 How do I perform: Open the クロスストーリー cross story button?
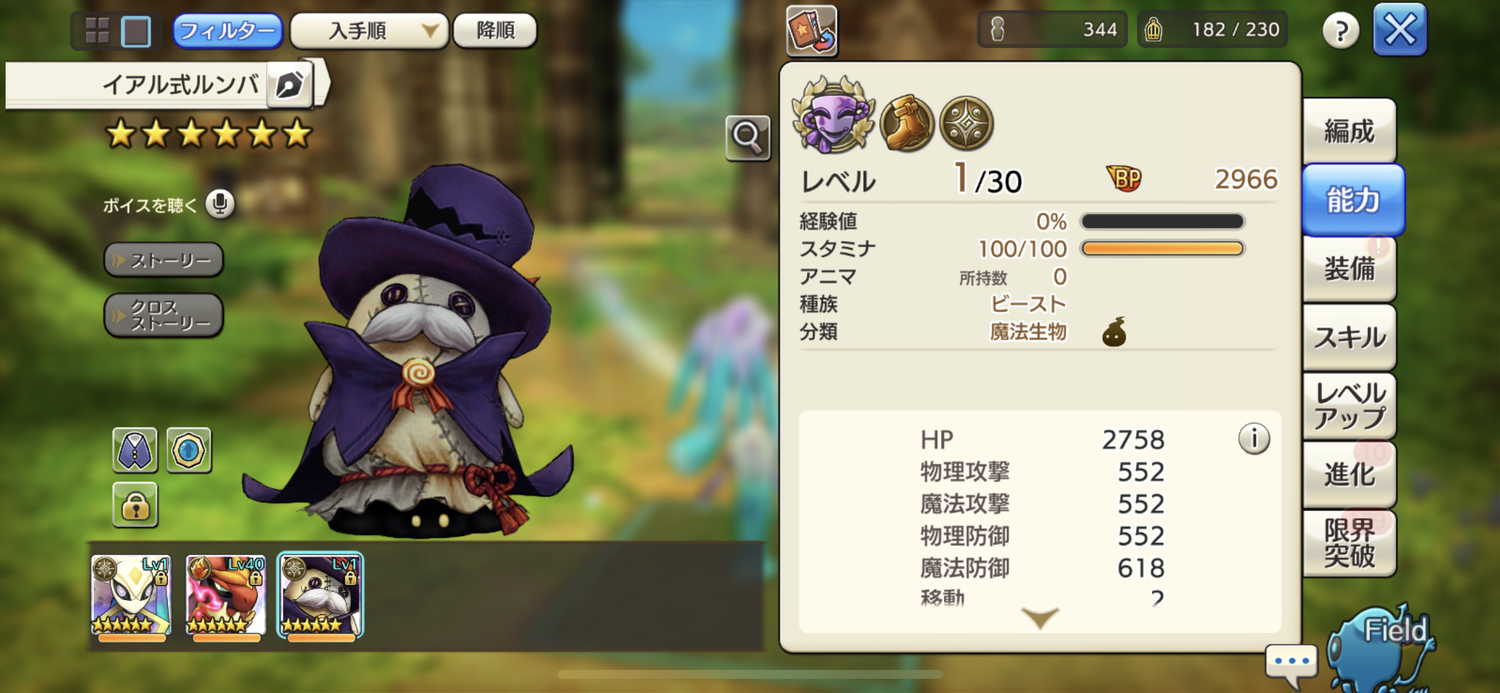[163, 315]
